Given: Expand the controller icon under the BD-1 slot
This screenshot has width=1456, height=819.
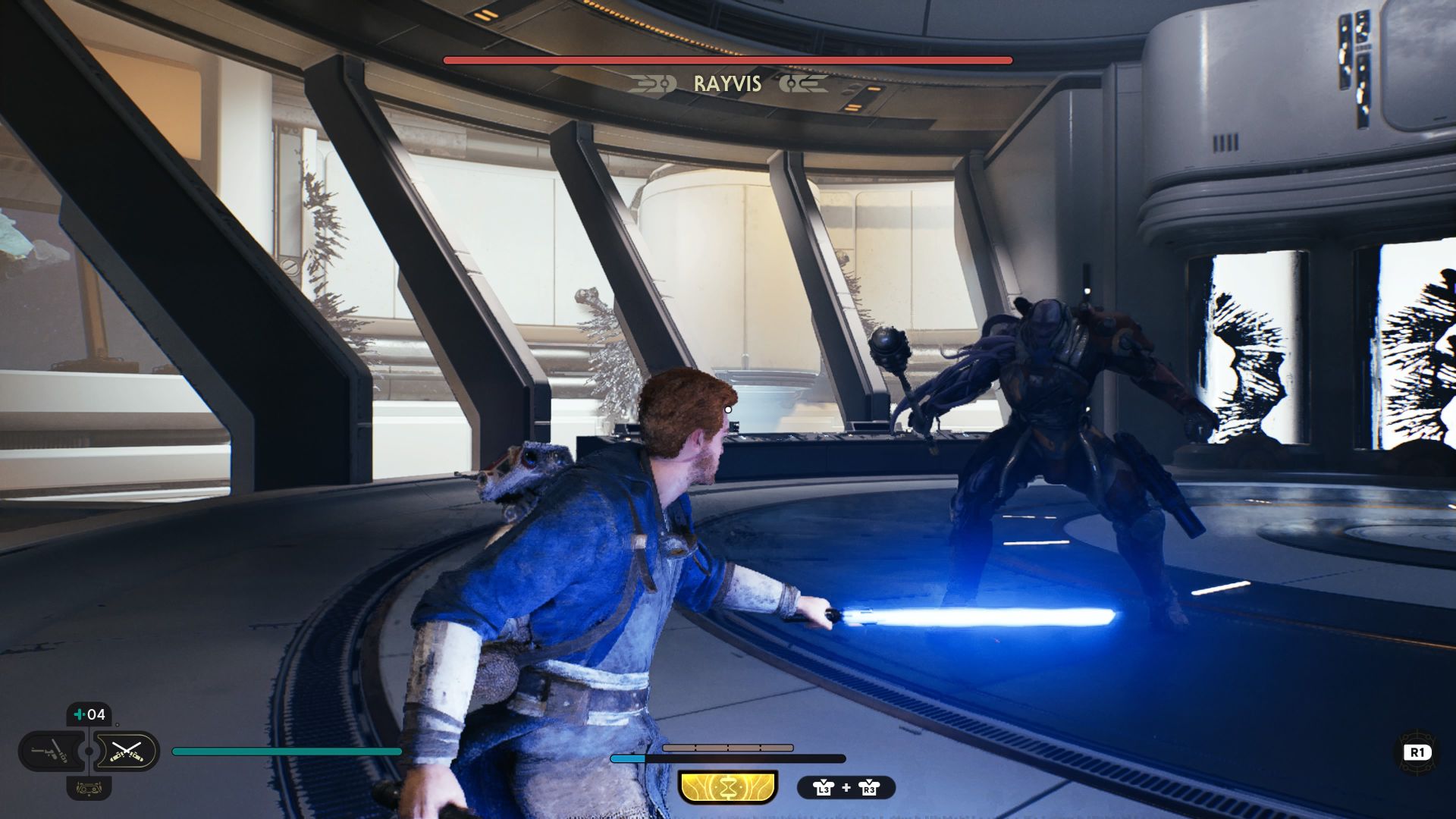Looking at the screenshot, I should 89,789.
